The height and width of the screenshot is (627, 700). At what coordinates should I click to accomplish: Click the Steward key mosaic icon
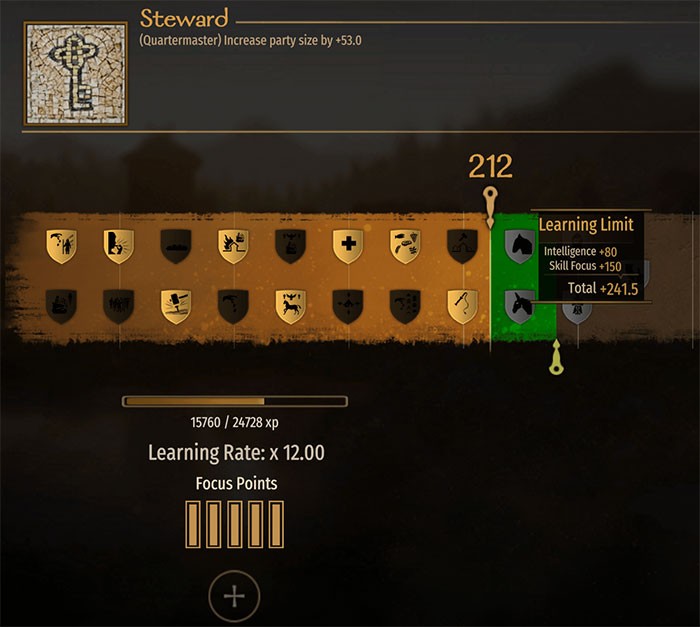click(x=77, y=76)
